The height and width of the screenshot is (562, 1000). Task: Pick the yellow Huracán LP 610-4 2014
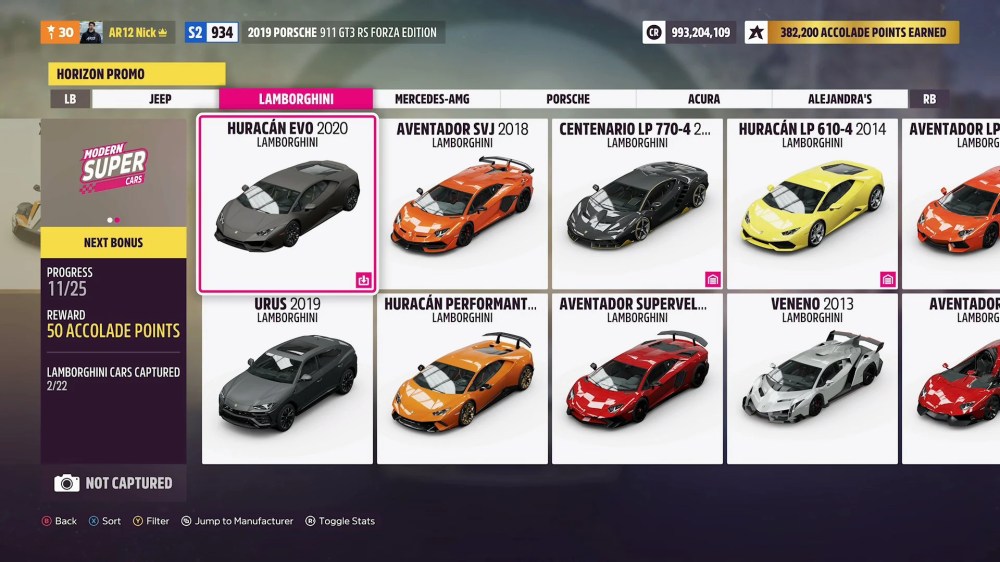click(812, 204)
